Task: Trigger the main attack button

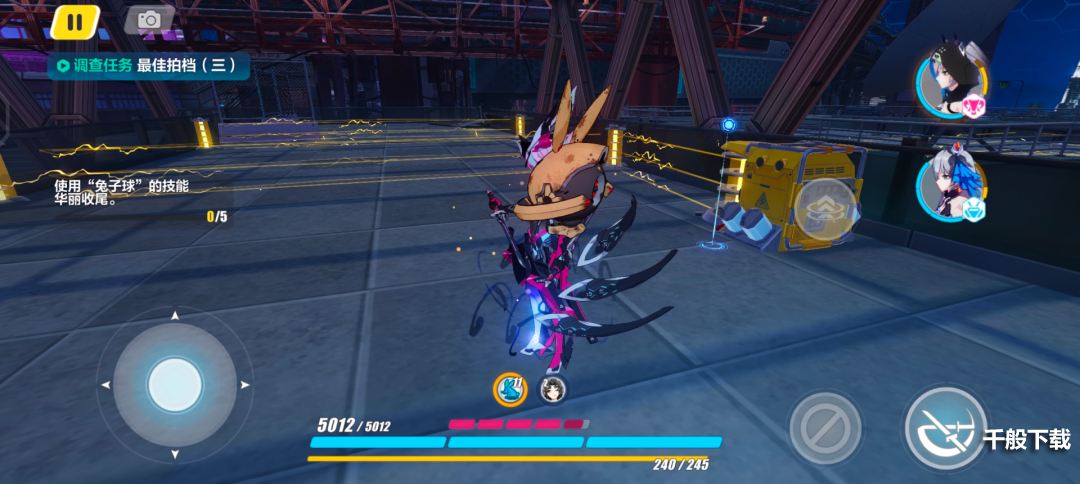Action: click(944, 428)
